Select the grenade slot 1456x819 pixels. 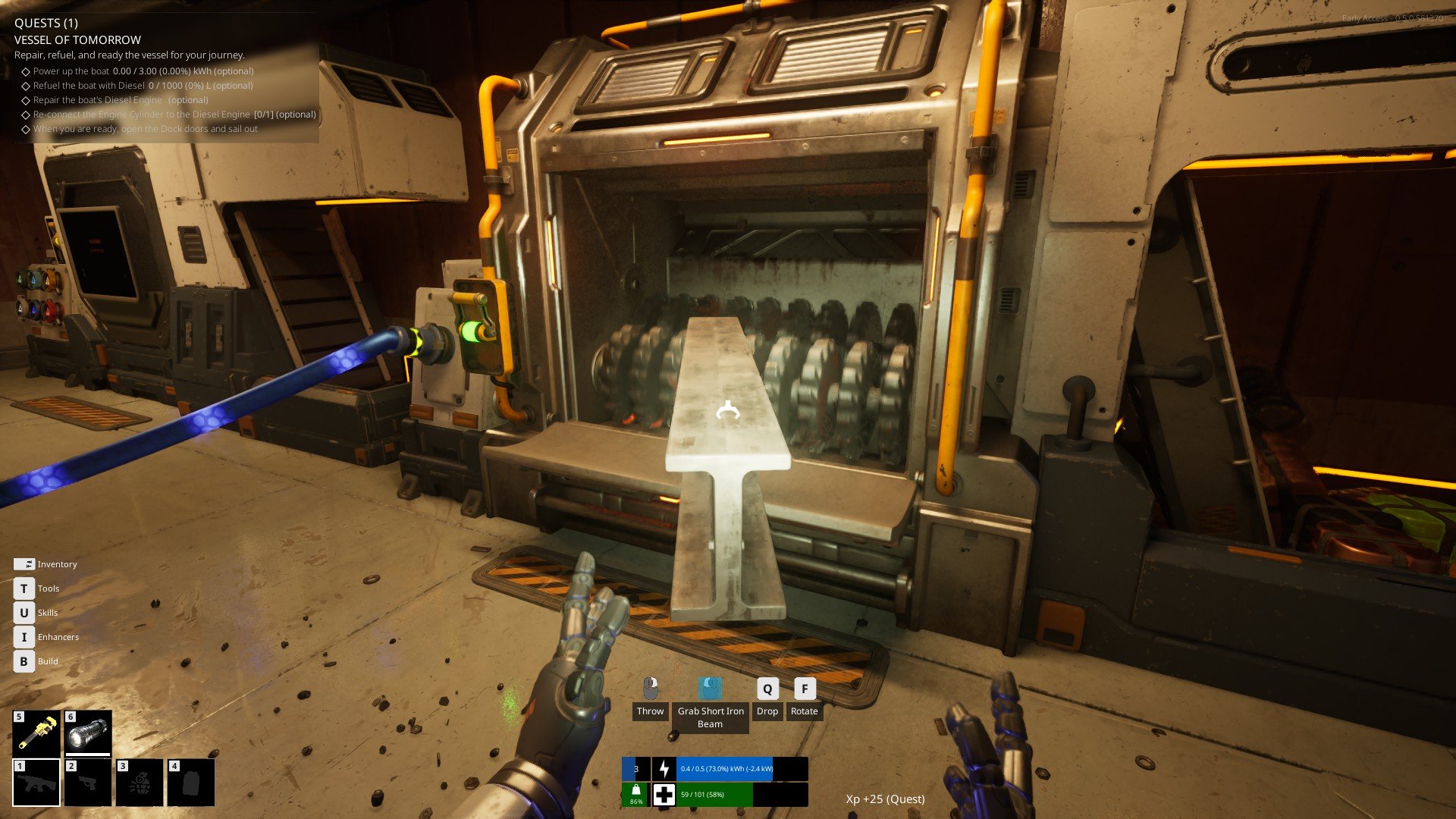coord(140,783)
